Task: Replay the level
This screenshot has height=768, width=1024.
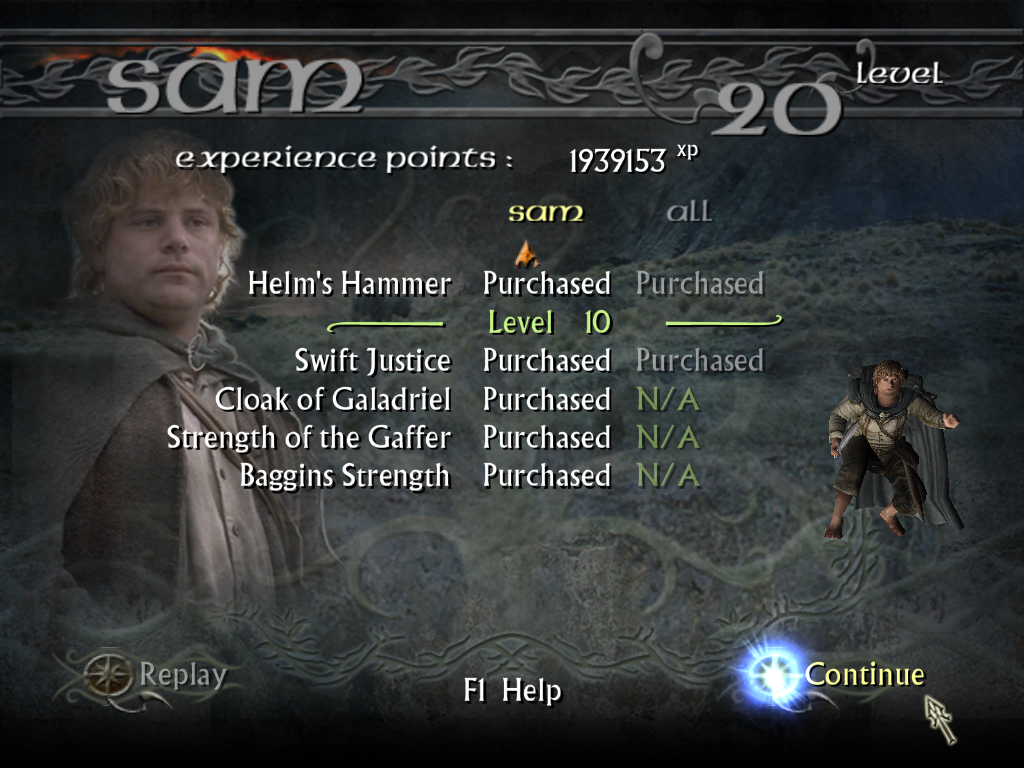Action: (x=182, y=675)
